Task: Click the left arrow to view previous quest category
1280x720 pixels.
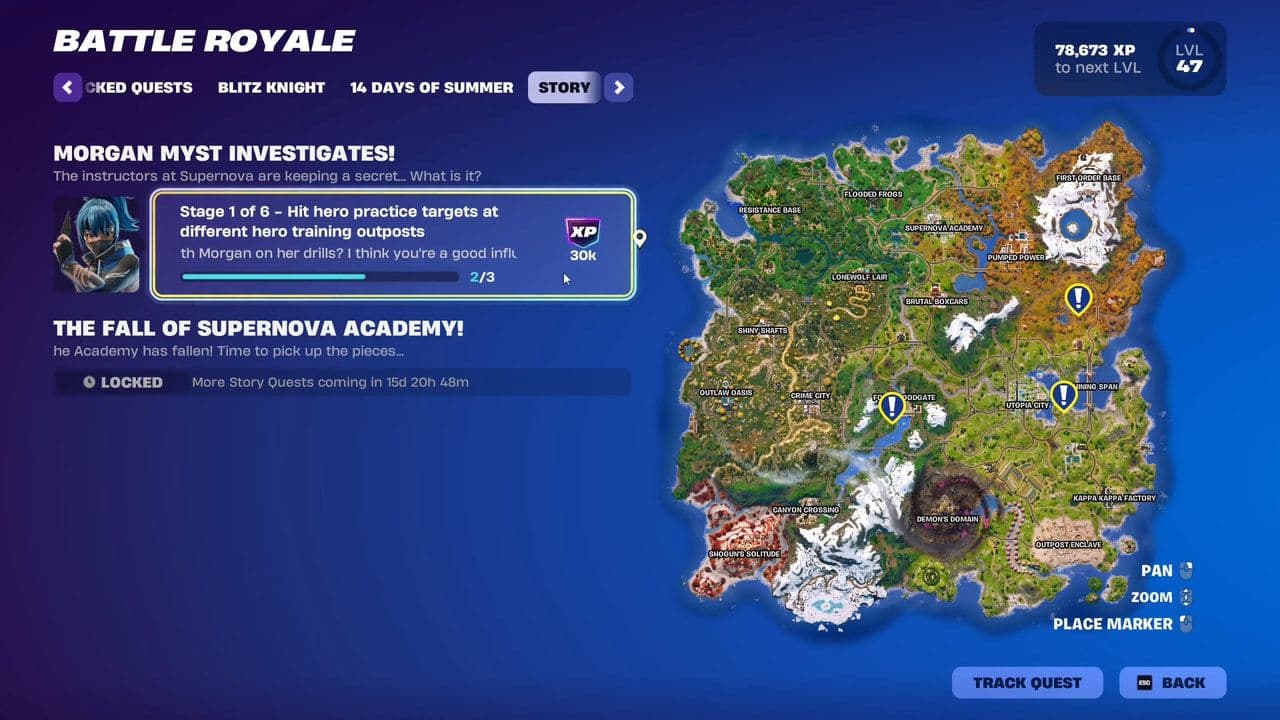Action: pos(67,88)
